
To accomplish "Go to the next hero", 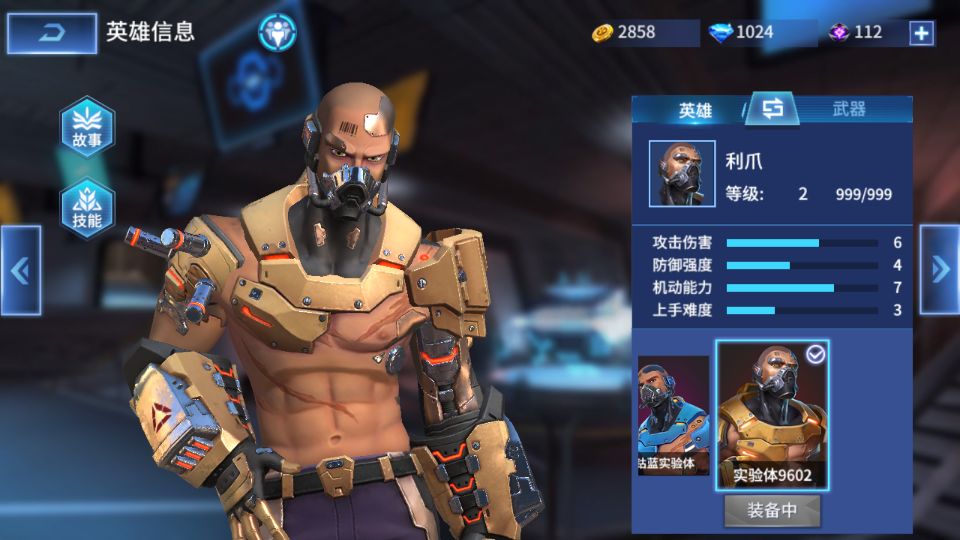I will 939,268.
